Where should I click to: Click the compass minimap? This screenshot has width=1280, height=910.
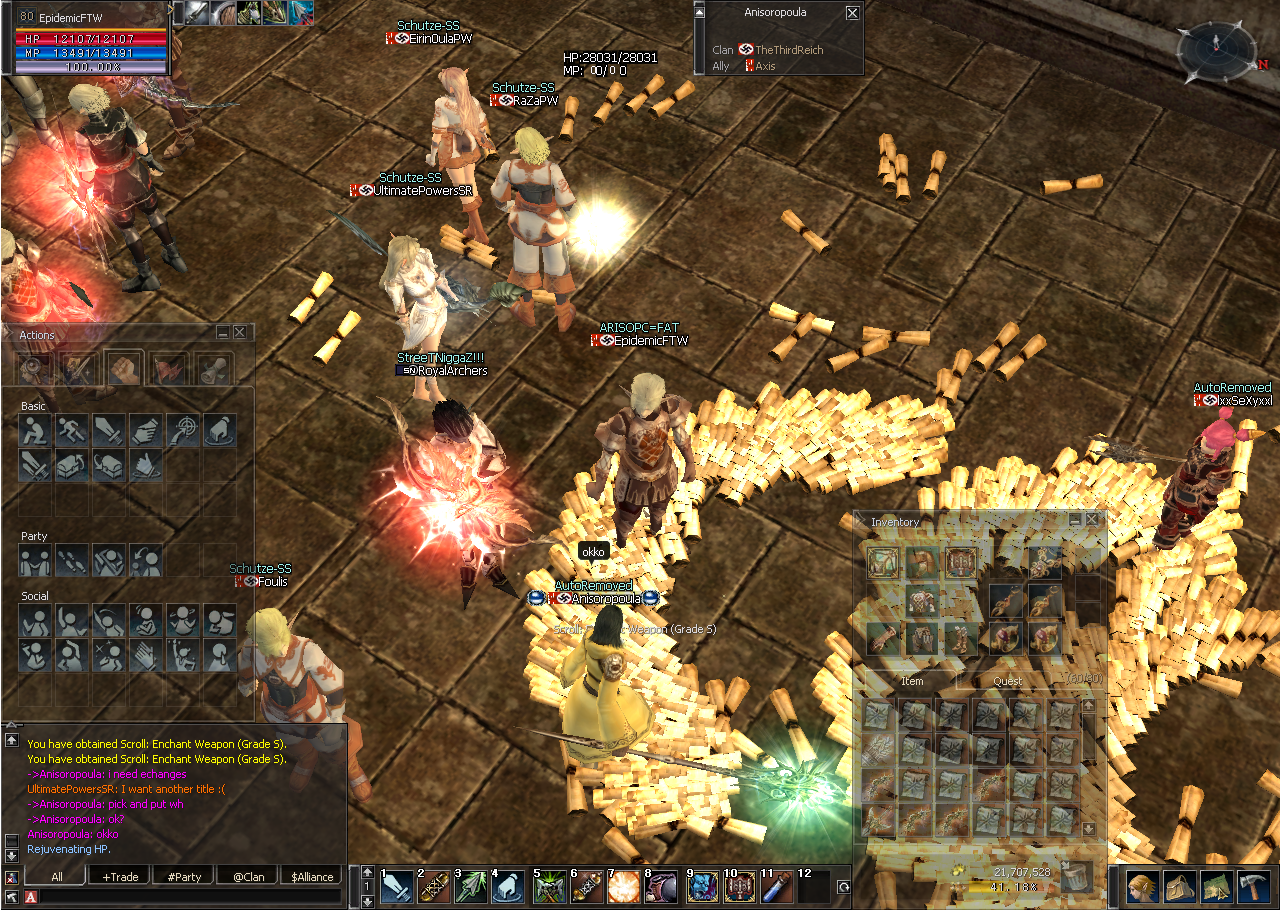click(1214, 50)
